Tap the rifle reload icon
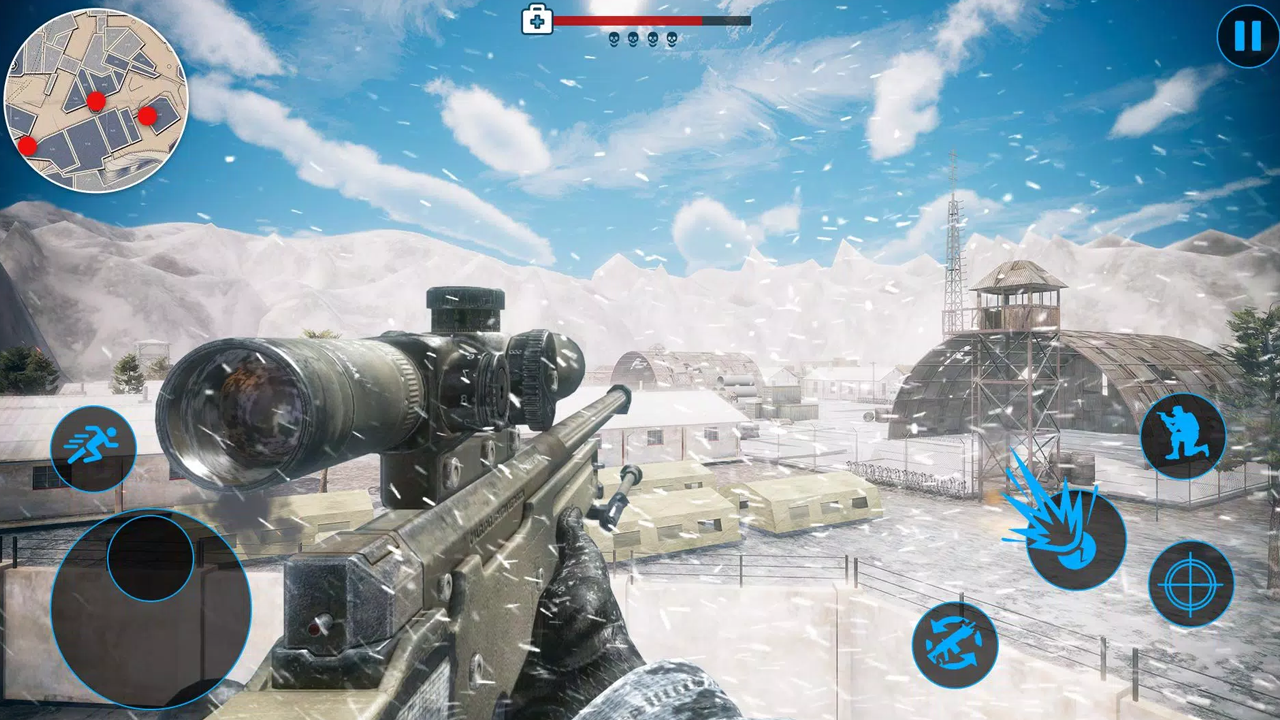Screen dimensions: 1280x720 tap(956, 645)
